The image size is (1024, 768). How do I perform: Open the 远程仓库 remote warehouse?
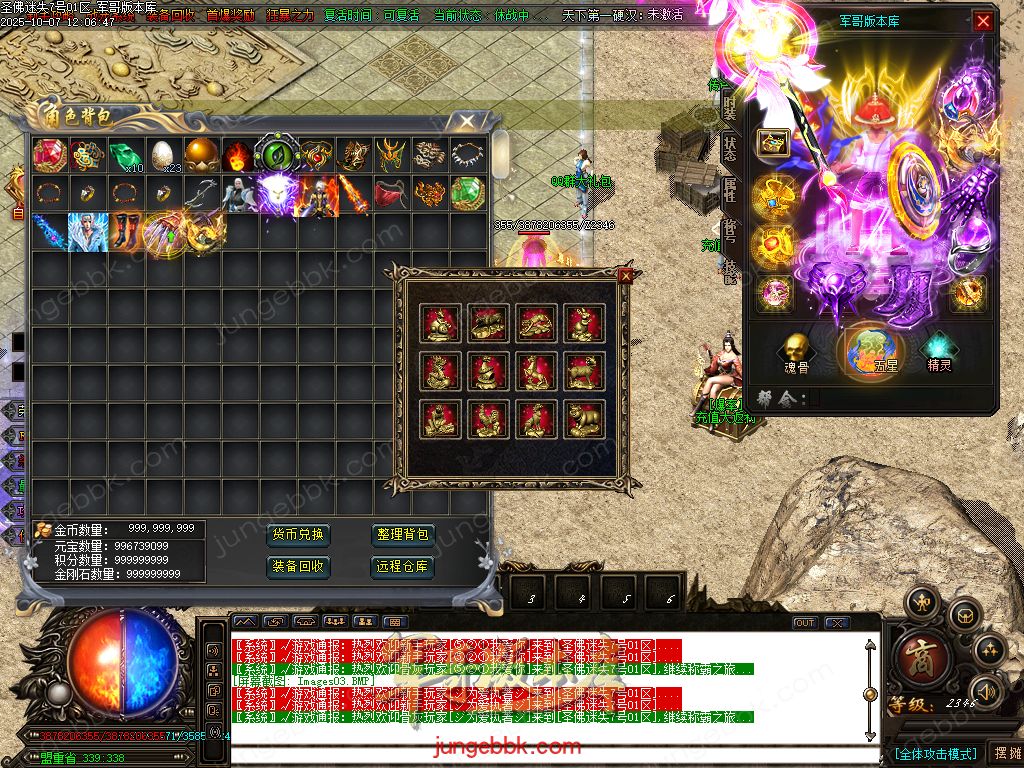[x=402, y=566]
